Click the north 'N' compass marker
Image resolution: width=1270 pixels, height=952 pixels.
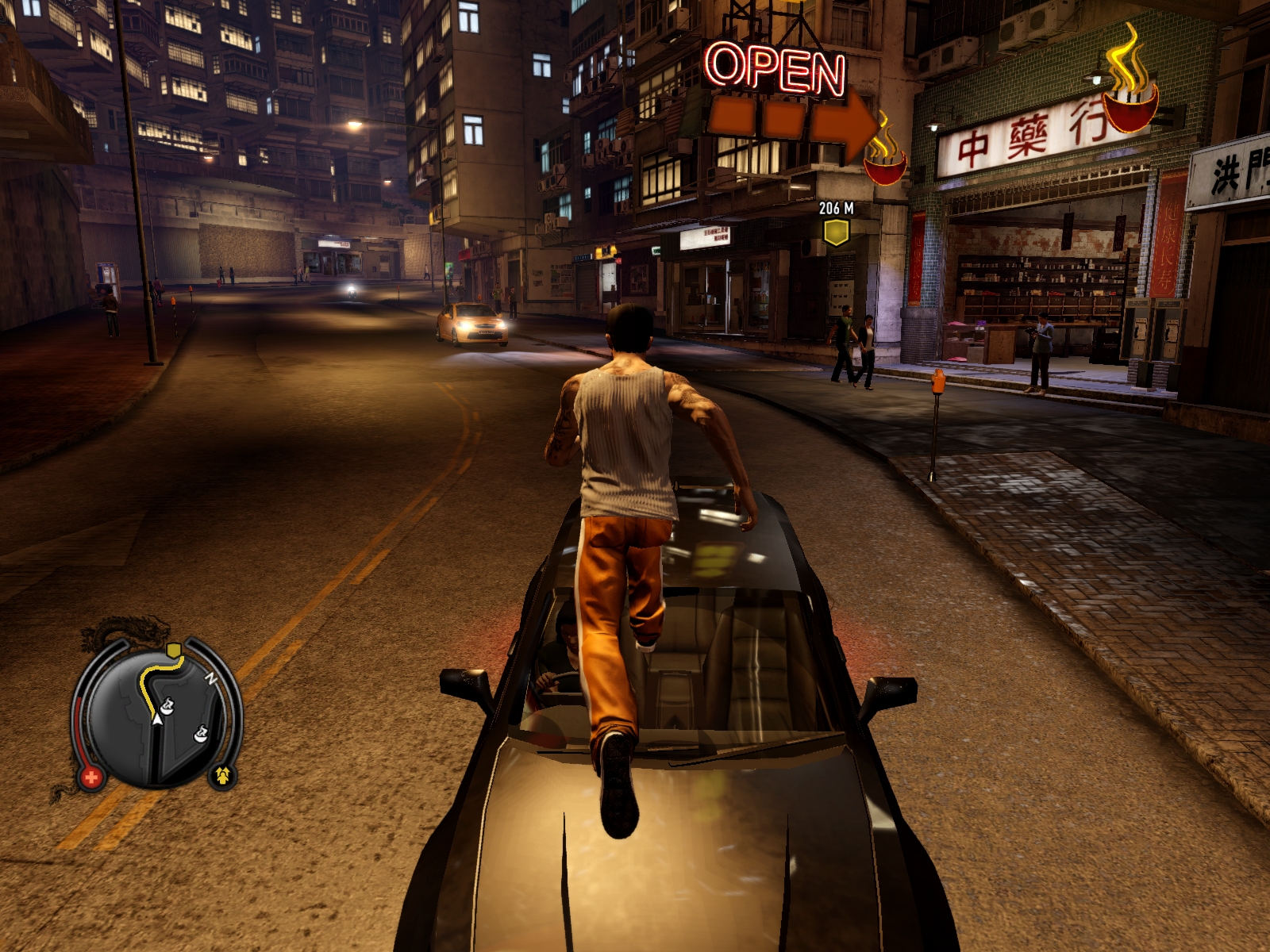[x=212, y=678]
